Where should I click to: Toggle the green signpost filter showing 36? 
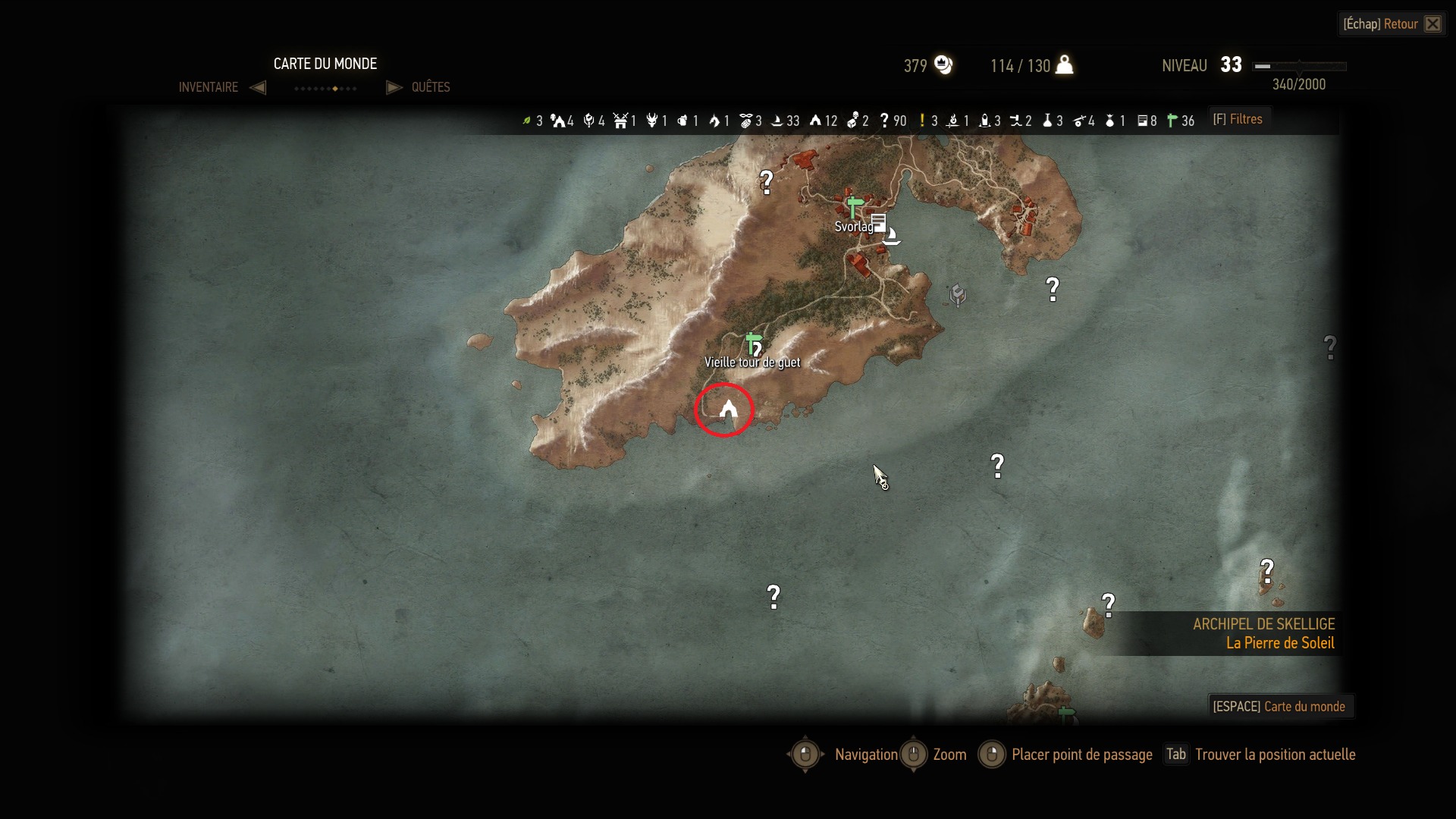click(x=1172, y=121)
